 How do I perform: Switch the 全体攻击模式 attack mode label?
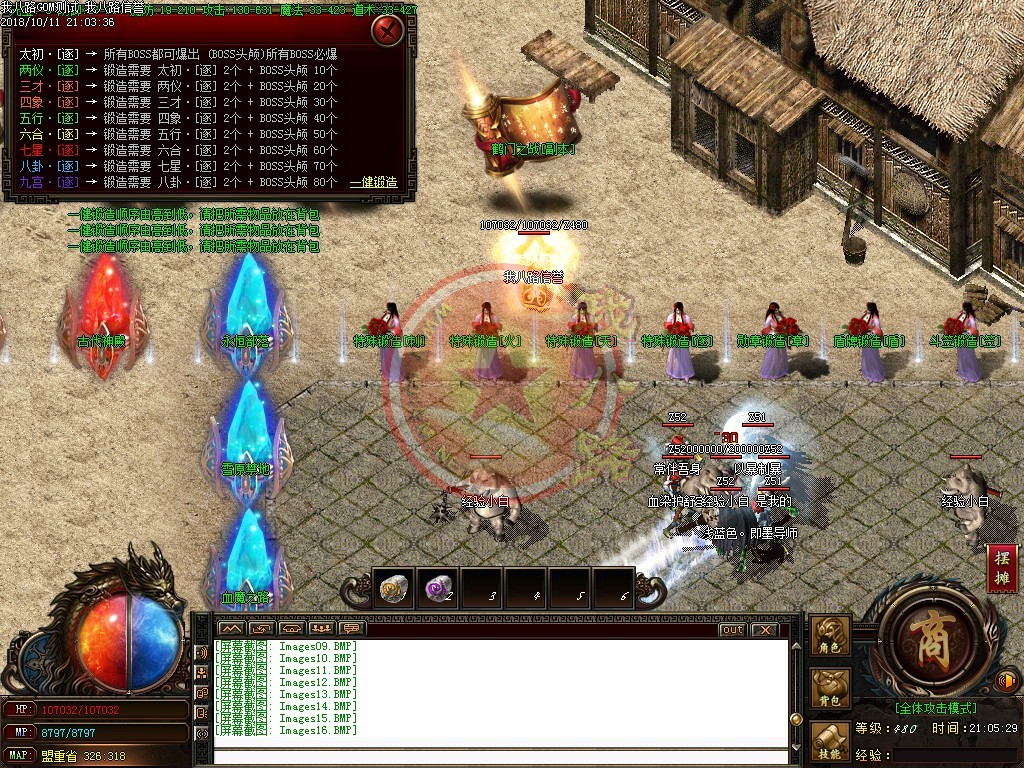pyautogui.click(x=936, y=708)
